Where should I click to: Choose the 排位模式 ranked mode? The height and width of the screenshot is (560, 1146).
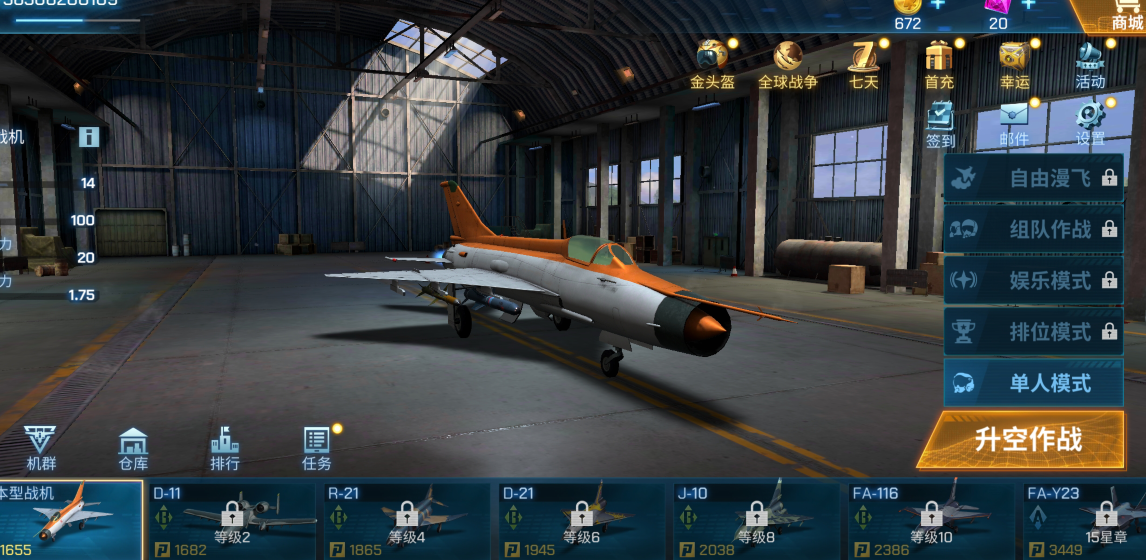(1033, 332)
